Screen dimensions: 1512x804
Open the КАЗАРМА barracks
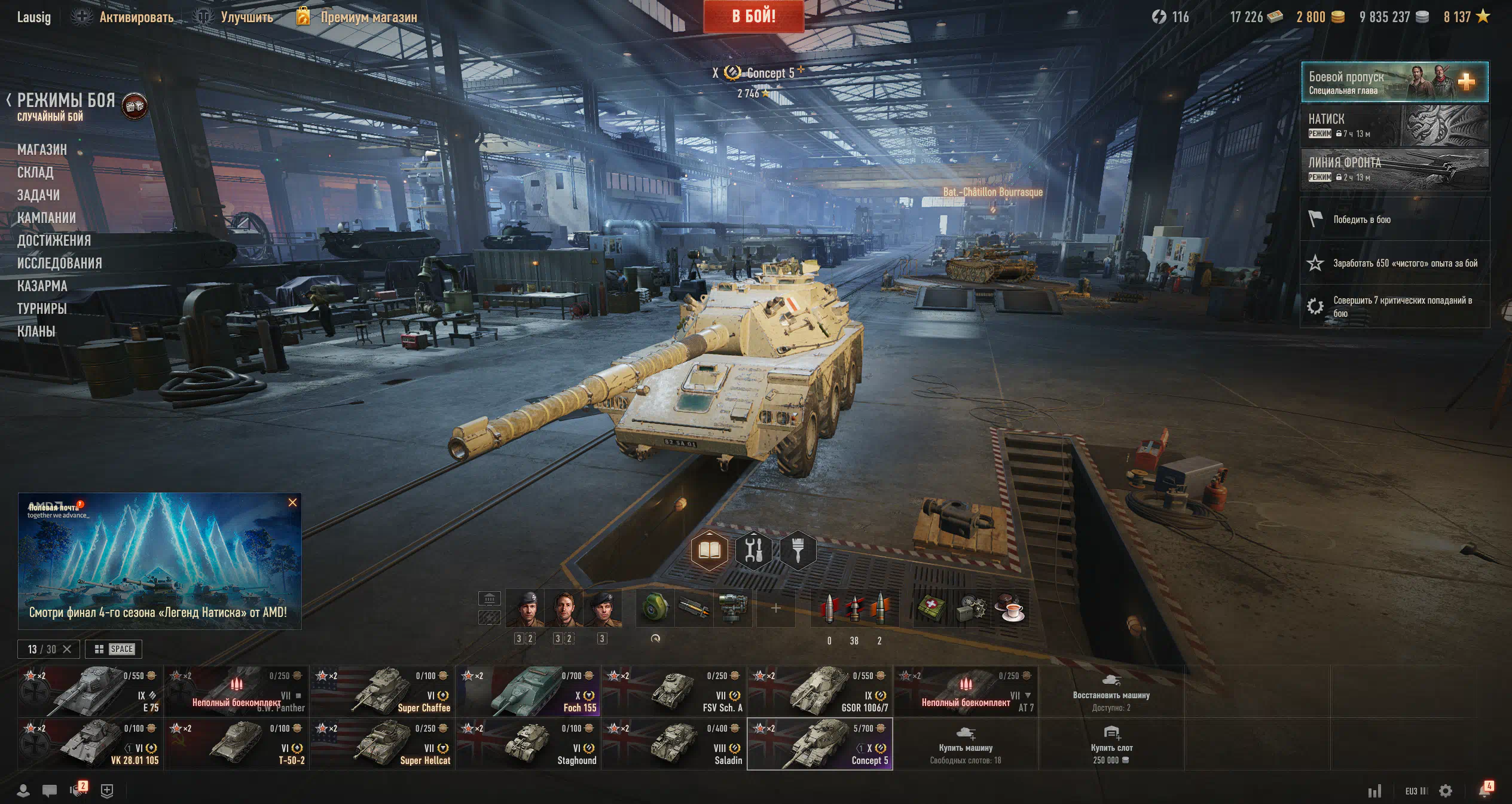[42, 286]
